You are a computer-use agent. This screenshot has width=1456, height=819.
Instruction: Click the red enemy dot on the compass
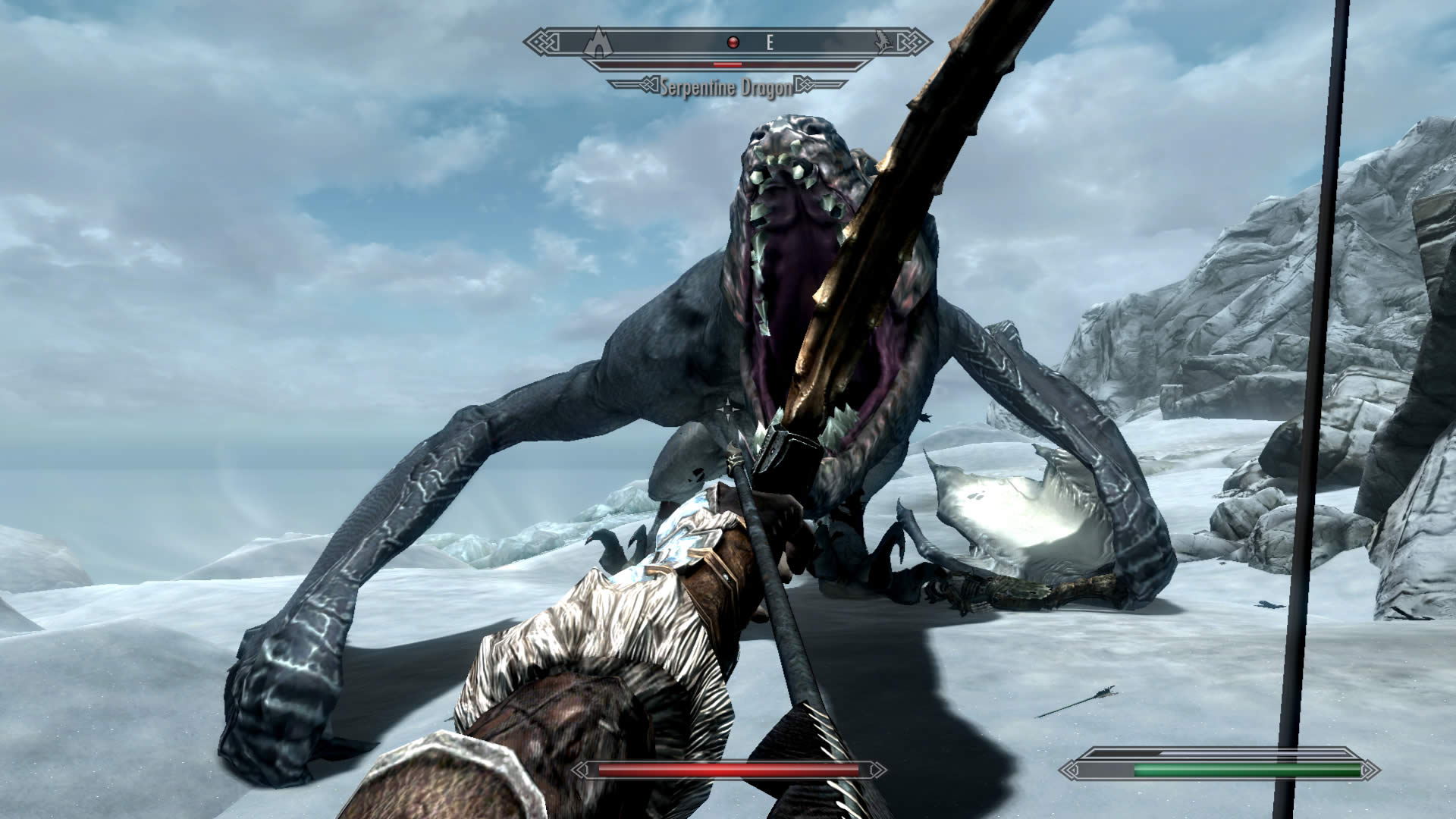(733, 42)
